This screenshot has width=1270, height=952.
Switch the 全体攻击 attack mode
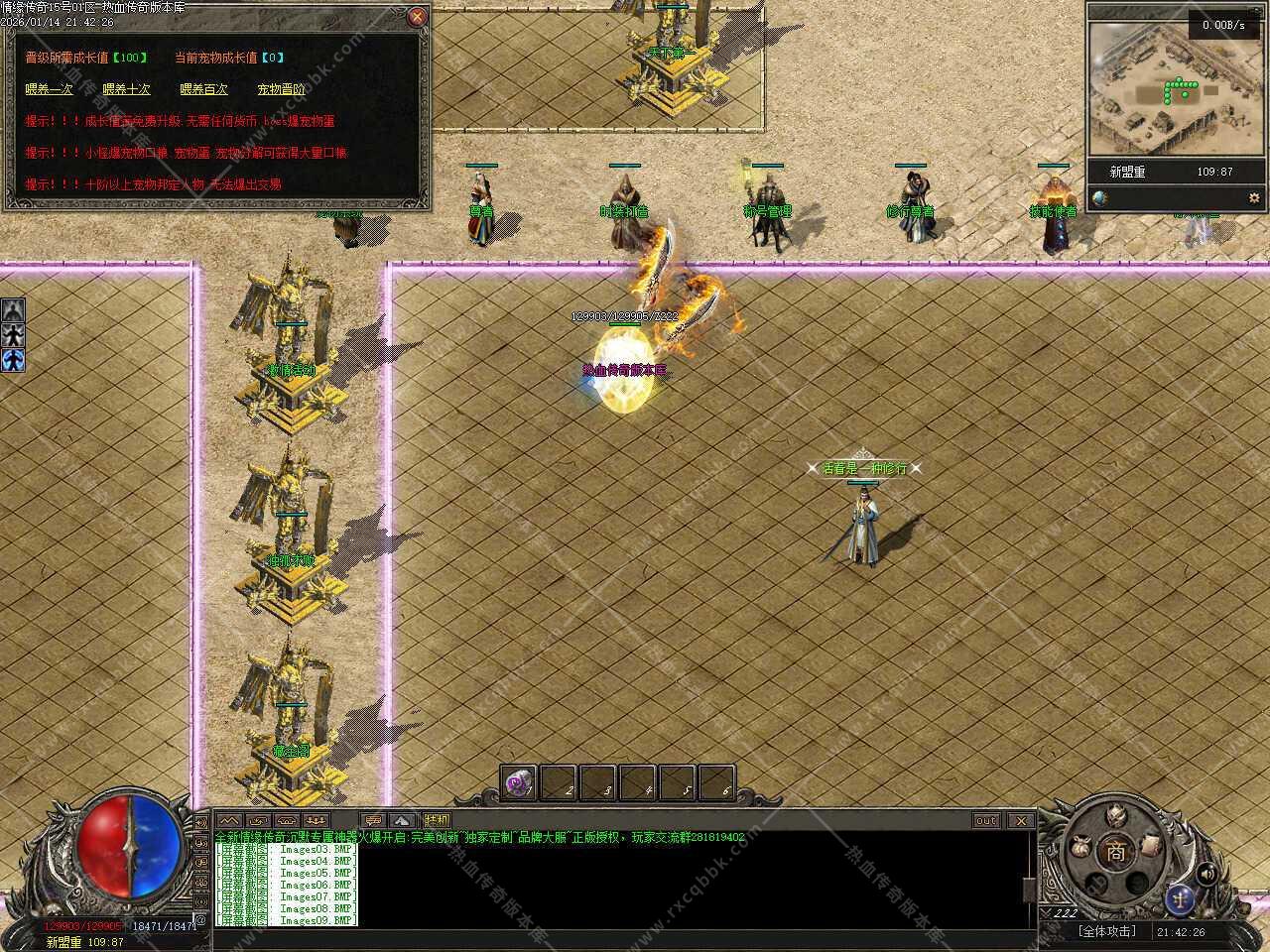[x=1106, y=932]
